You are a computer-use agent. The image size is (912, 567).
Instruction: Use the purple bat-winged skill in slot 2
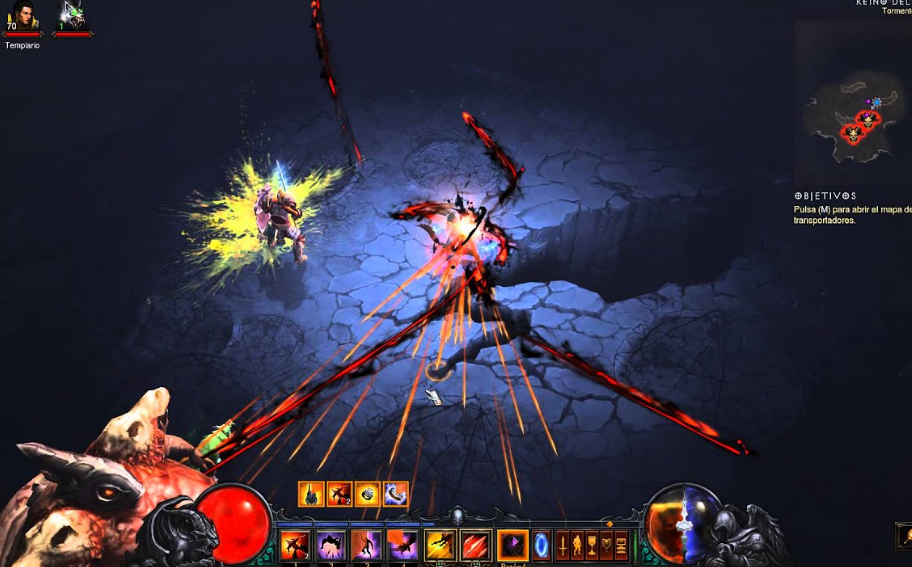pyautogui.click(x=331, y=545)
